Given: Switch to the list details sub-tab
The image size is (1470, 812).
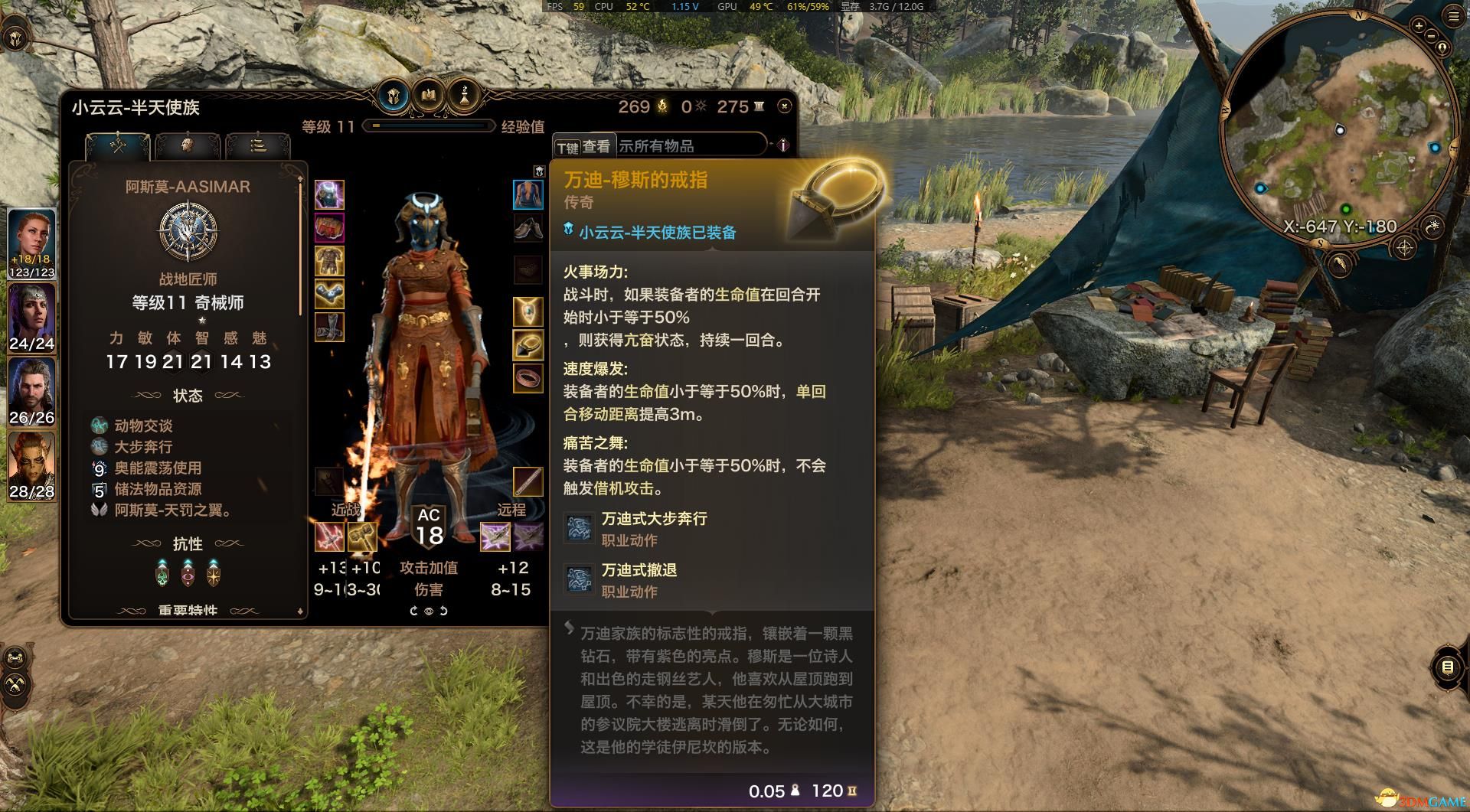Looking at the screenshot, I should (x=258, y=145).
